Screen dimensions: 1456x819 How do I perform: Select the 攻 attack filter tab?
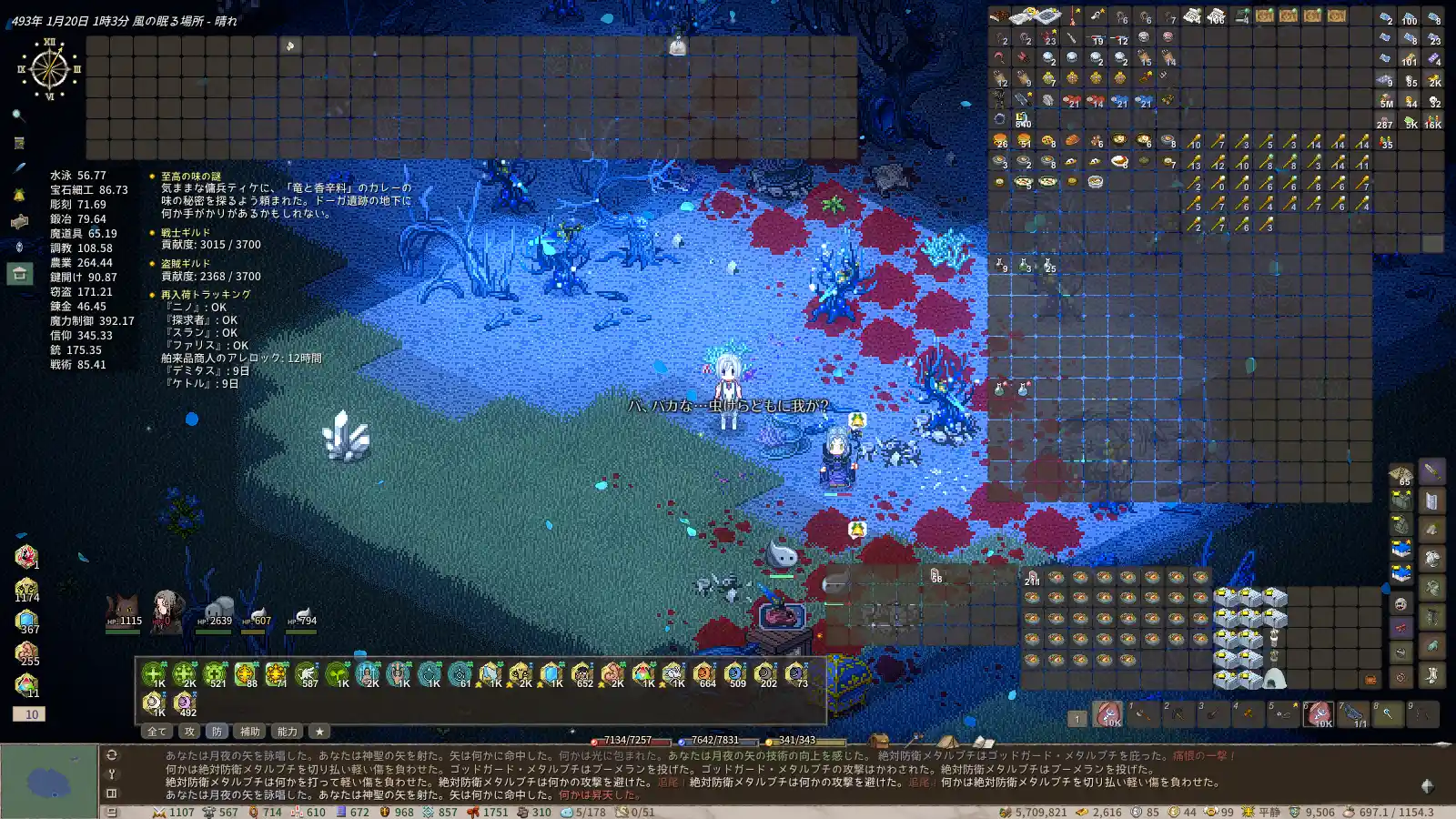189,732
